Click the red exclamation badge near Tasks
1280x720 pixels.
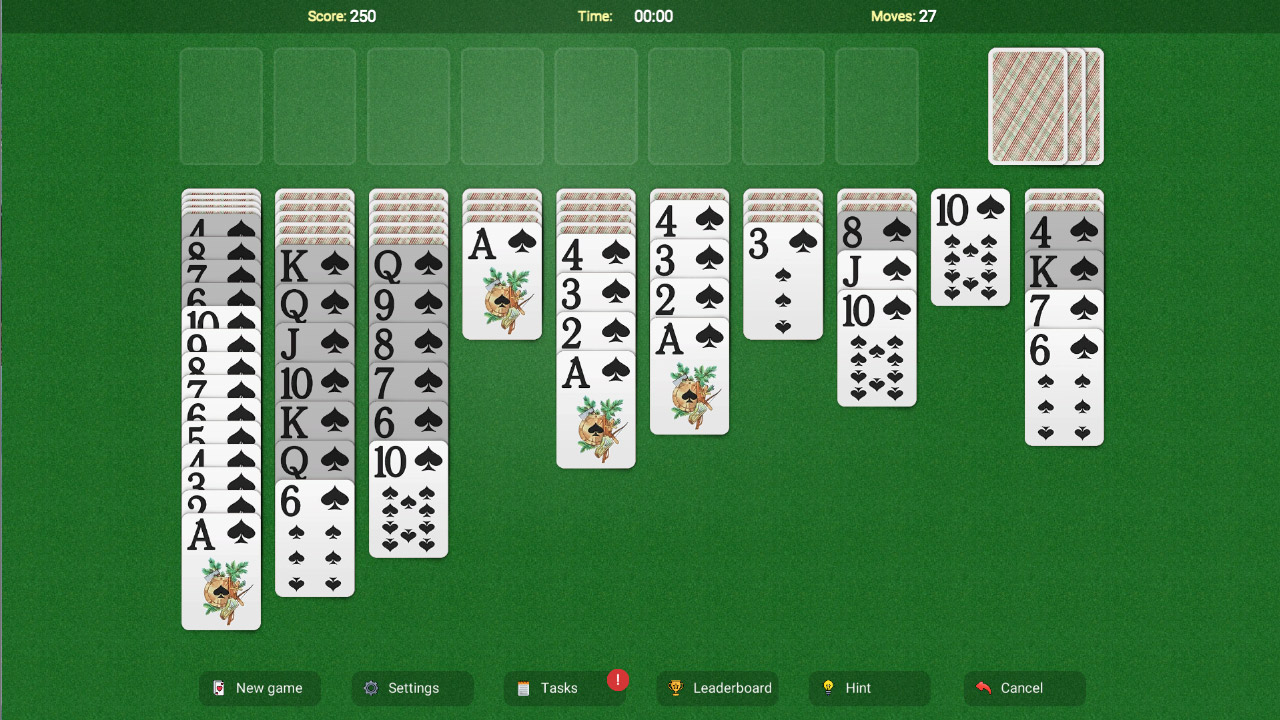(x=618, y=680)
